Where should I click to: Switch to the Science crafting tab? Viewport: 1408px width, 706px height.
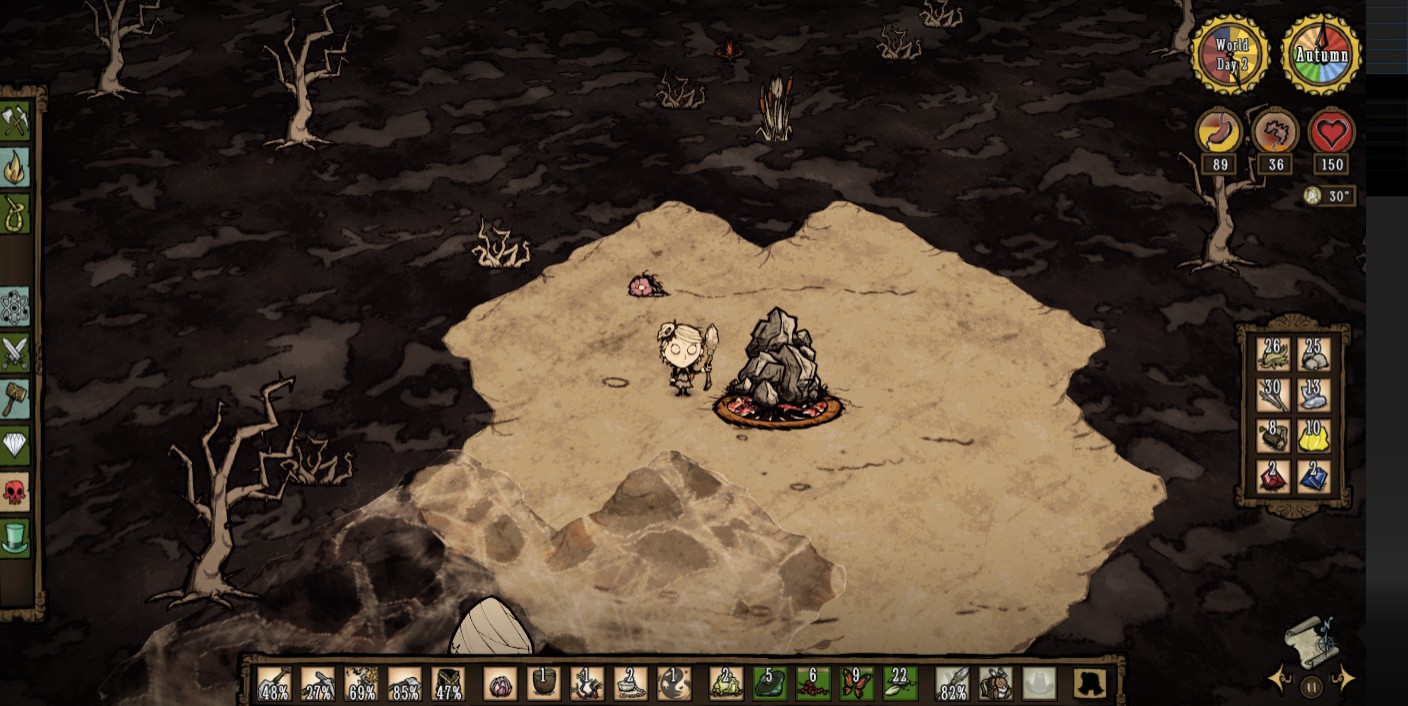[x=14, y=308]
